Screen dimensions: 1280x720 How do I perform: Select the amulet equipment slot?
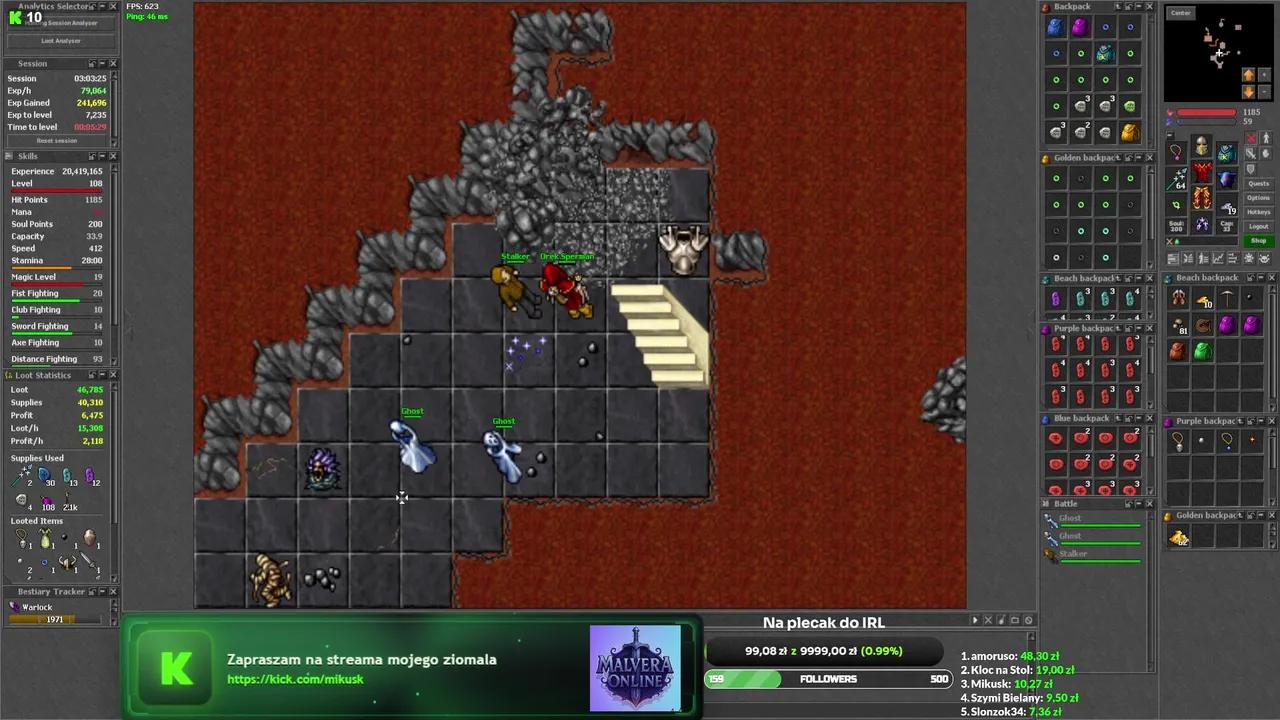point(1177,152)
